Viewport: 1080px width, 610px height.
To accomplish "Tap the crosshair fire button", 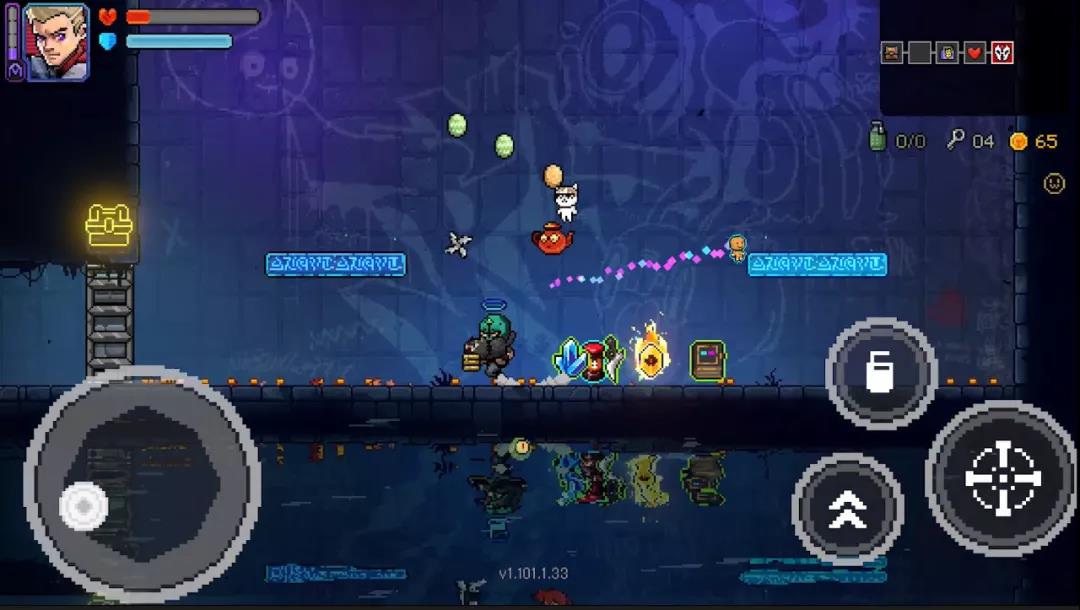I will pyautogui.click(x=1002, y=478).
